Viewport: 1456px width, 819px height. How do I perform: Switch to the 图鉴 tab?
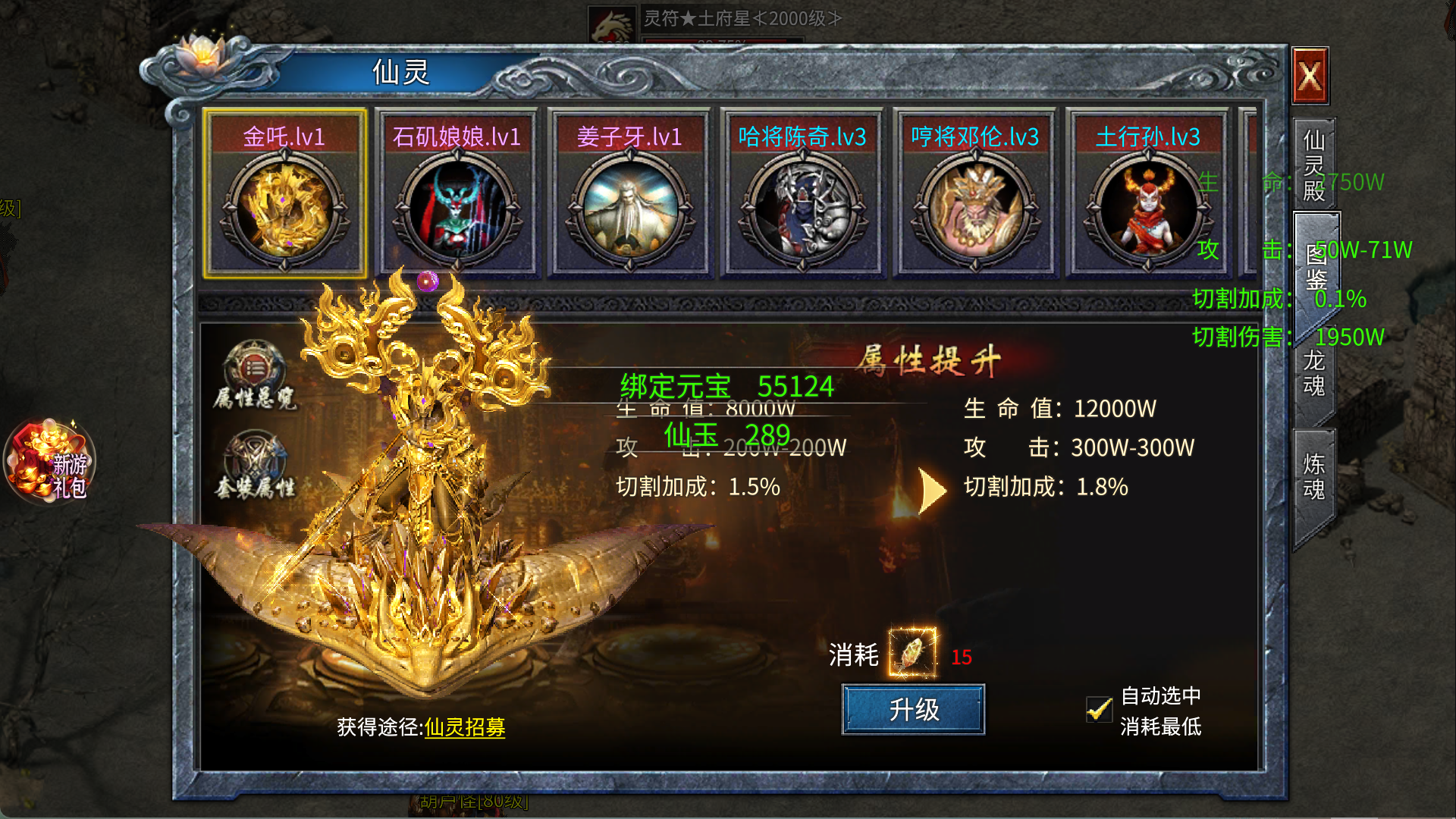[1316, 267]
